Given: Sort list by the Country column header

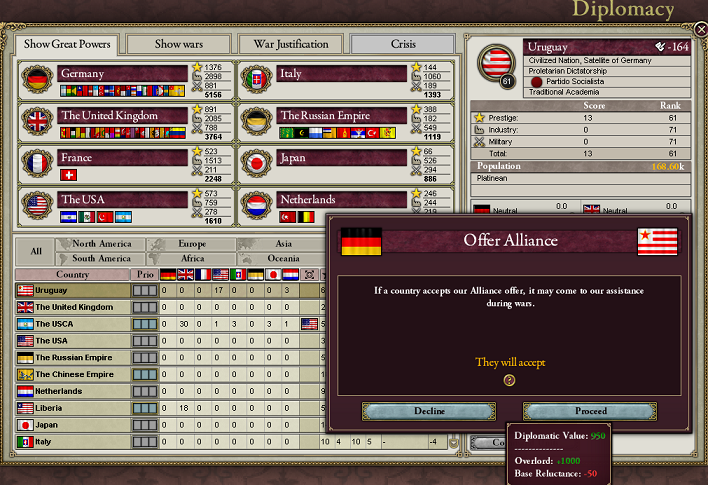Looking at the screenshot, I should click(x=72, y=274).
